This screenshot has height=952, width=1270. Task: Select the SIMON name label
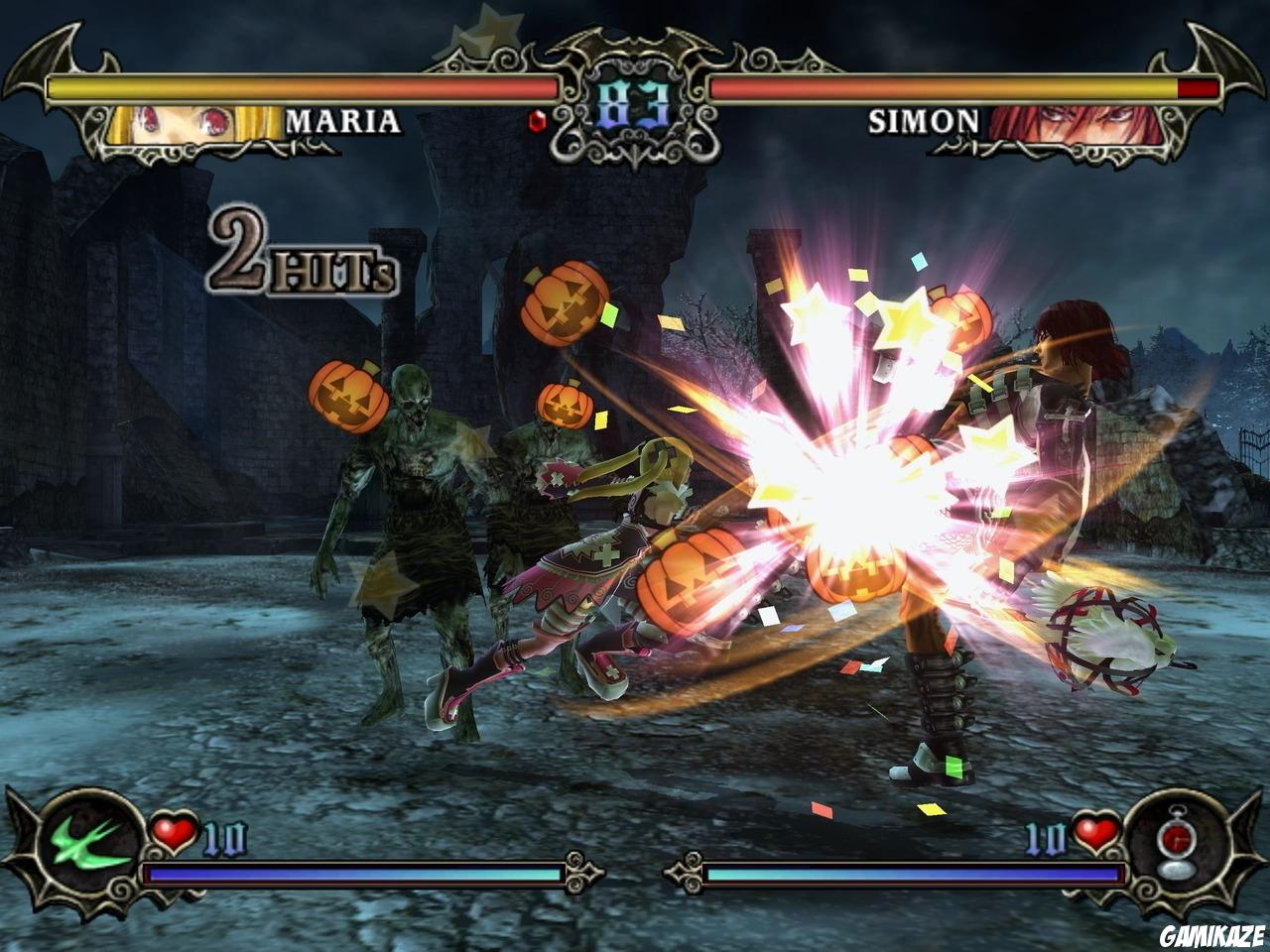923,122
